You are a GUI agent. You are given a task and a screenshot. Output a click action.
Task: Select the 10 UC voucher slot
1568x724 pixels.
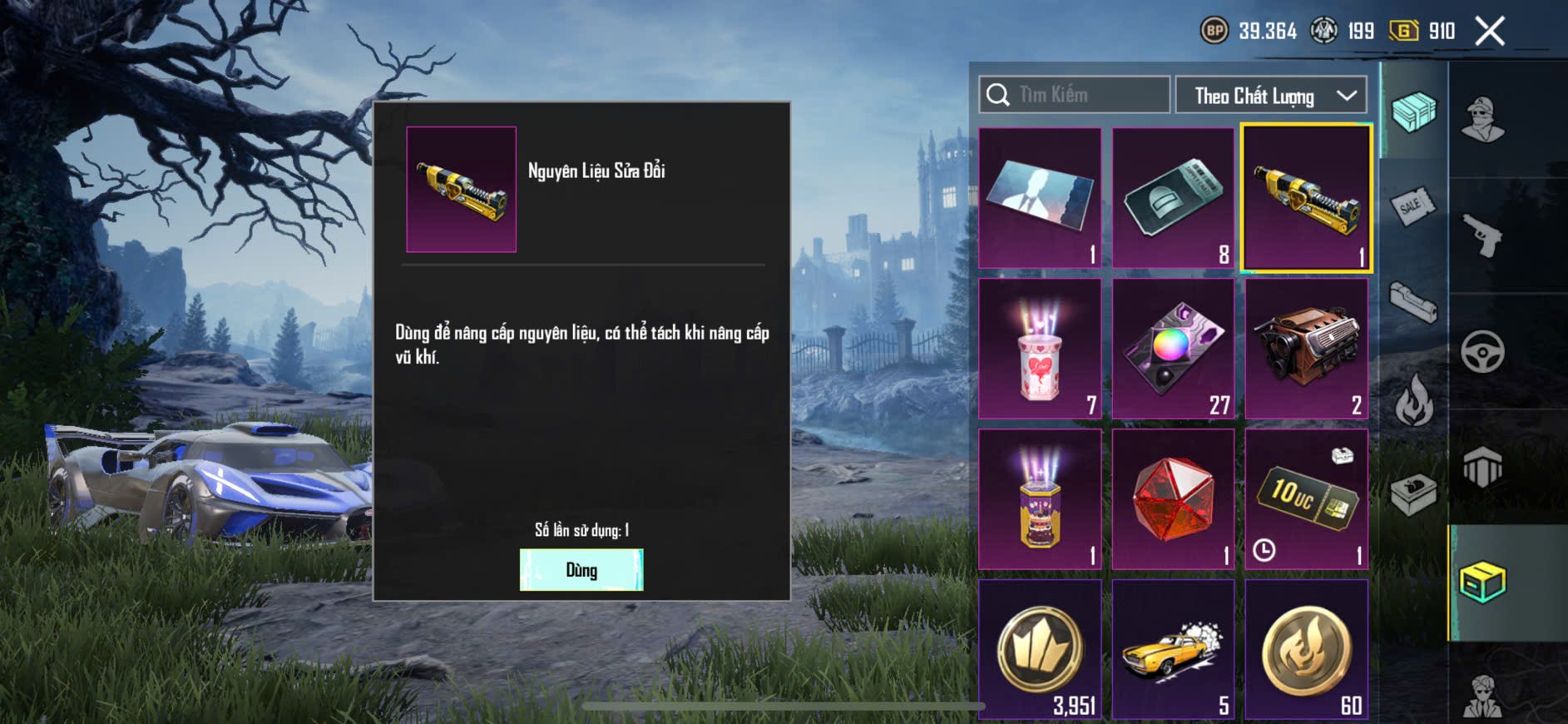1306,499
